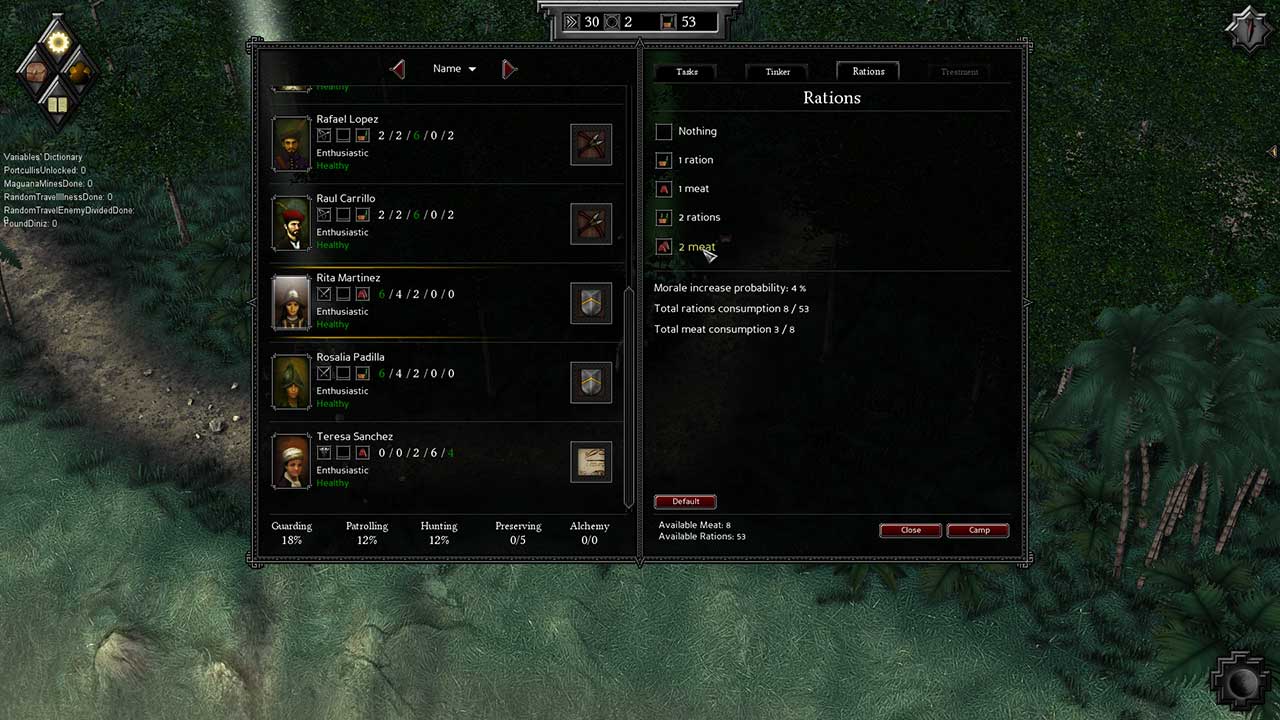Click Raul Carrillo's task icon button
Image resolution: width=1280 pixels, height=720 pixels.
click(x=591, y=224)
